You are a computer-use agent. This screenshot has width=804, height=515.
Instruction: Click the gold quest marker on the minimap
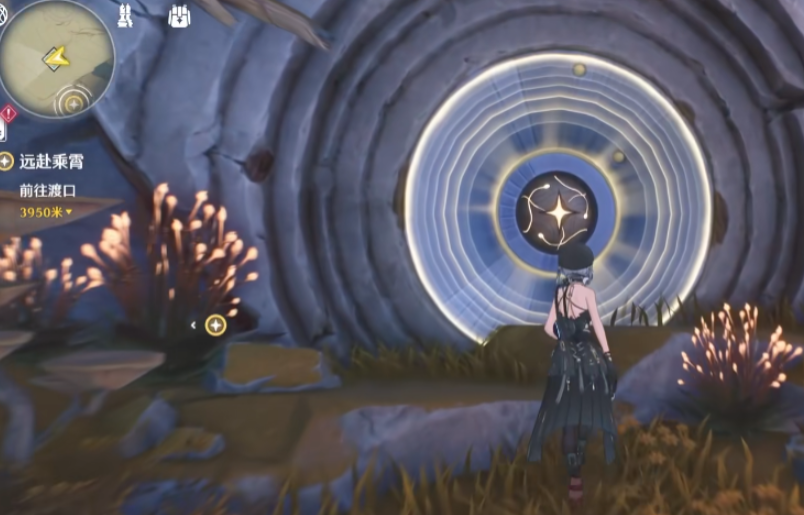tap(73, 102)
